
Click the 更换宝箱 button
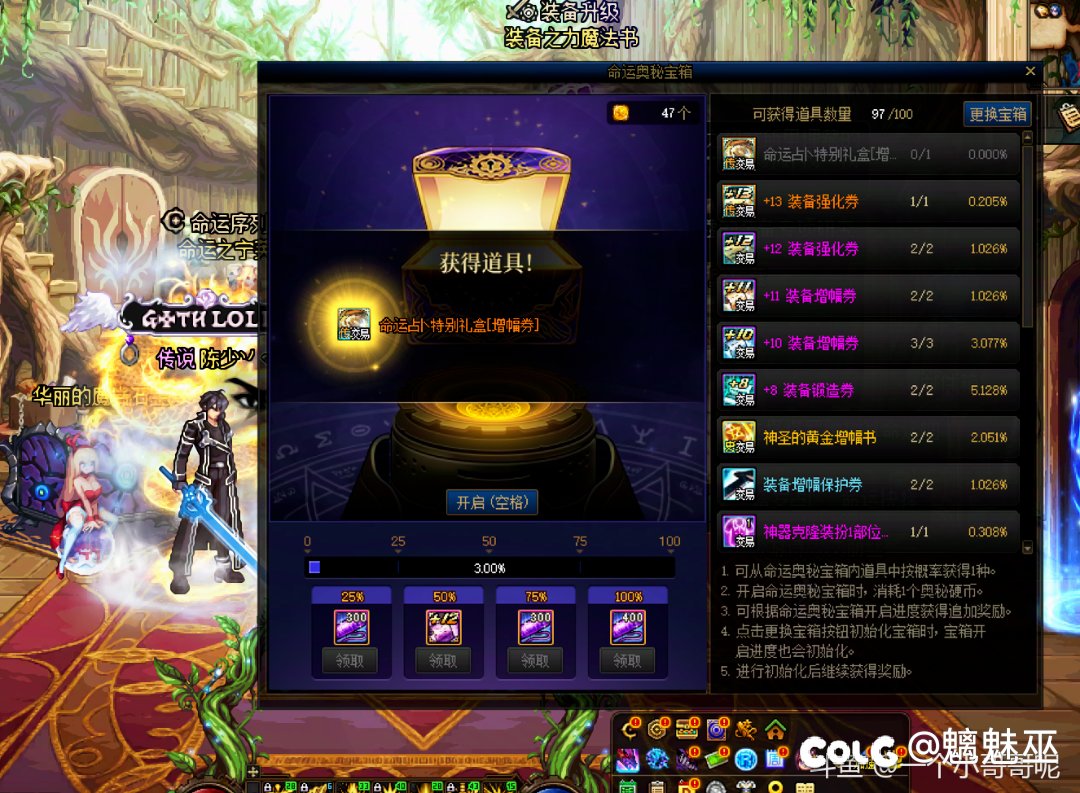(x=998, y=114)
